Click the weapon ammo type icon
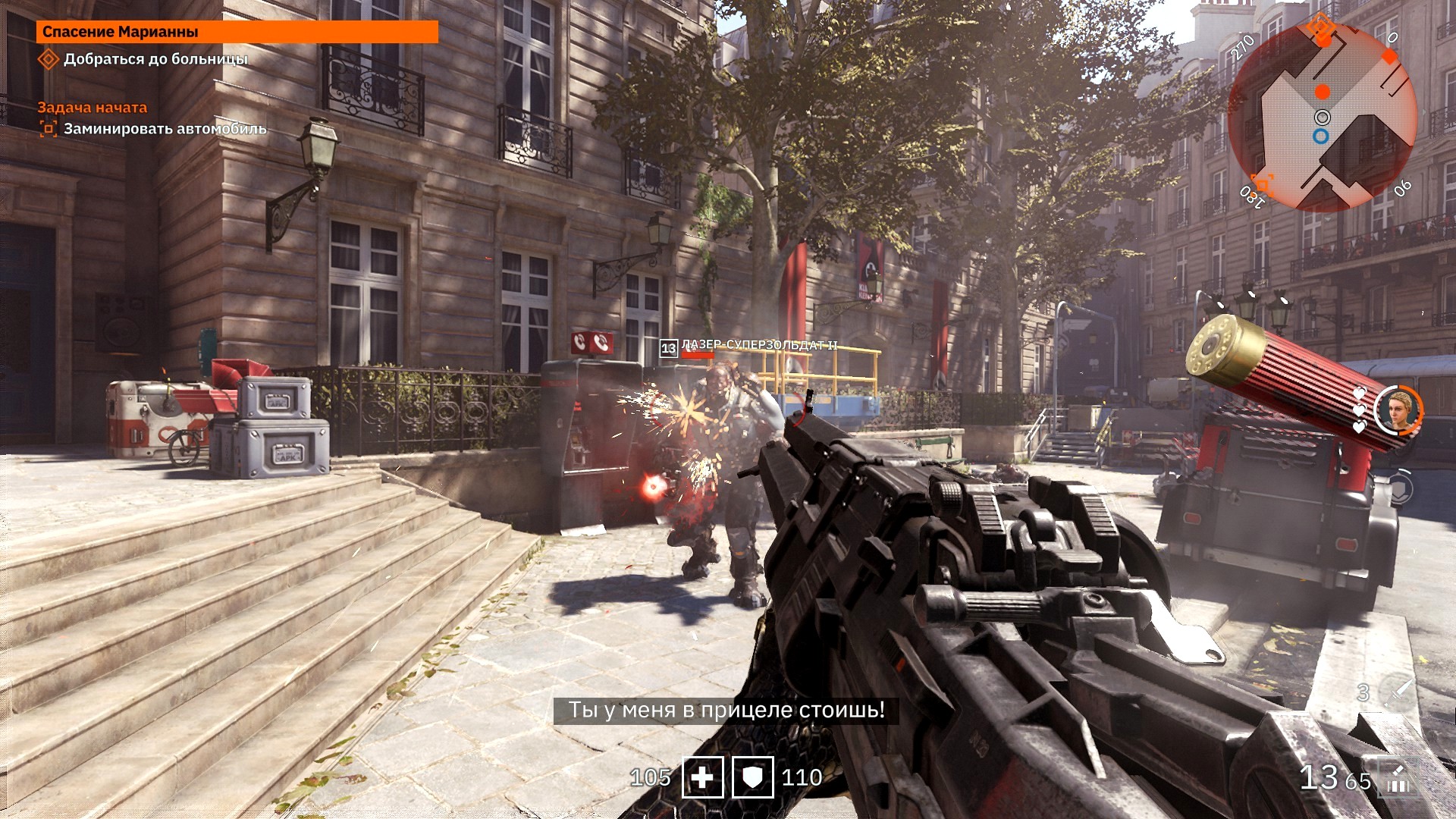 coord(1398,780)
